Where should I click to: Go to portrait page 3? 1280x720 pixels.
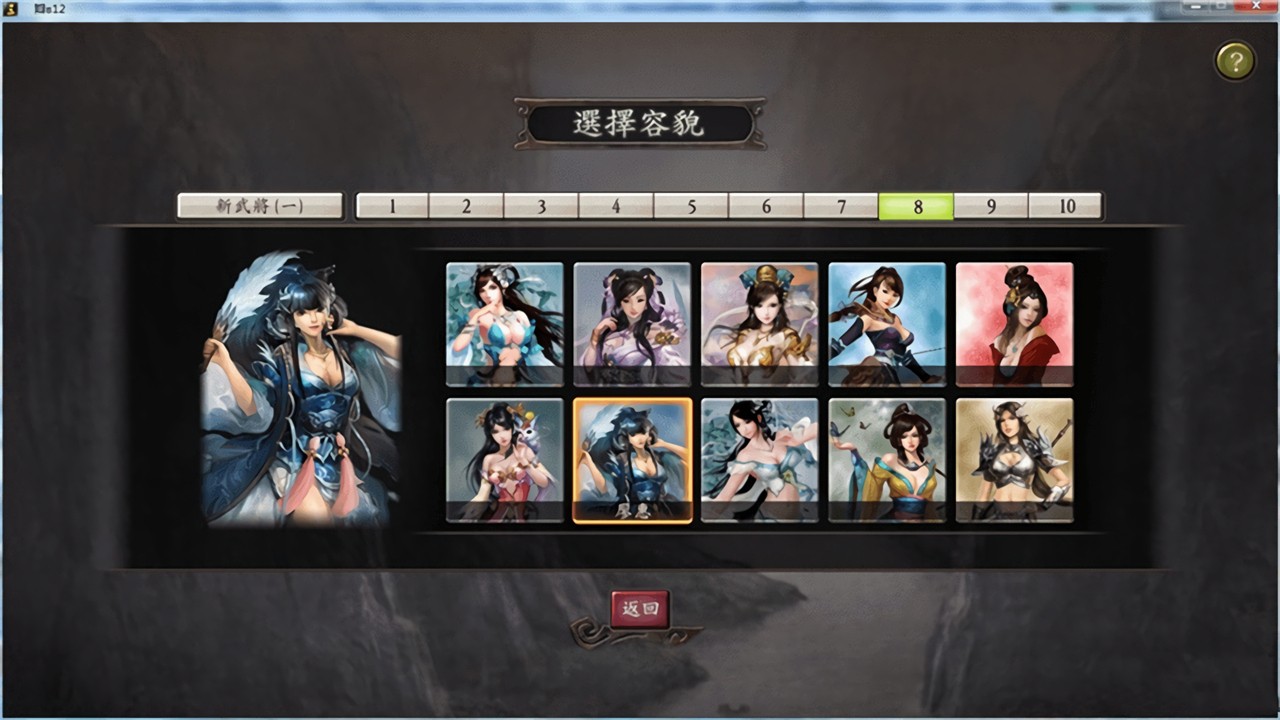pyautogui.click(x=541, y=206)
